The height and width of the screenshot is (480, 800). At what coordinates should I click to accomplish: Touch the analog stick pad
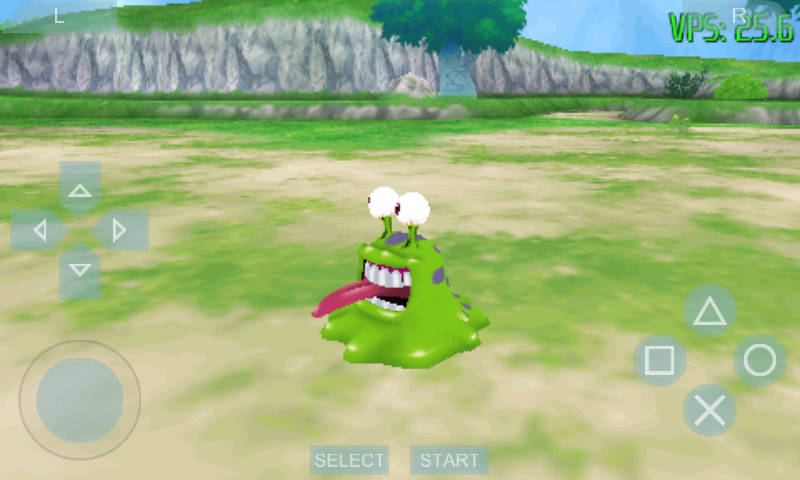pyautogui.click(x=80, y=400)
